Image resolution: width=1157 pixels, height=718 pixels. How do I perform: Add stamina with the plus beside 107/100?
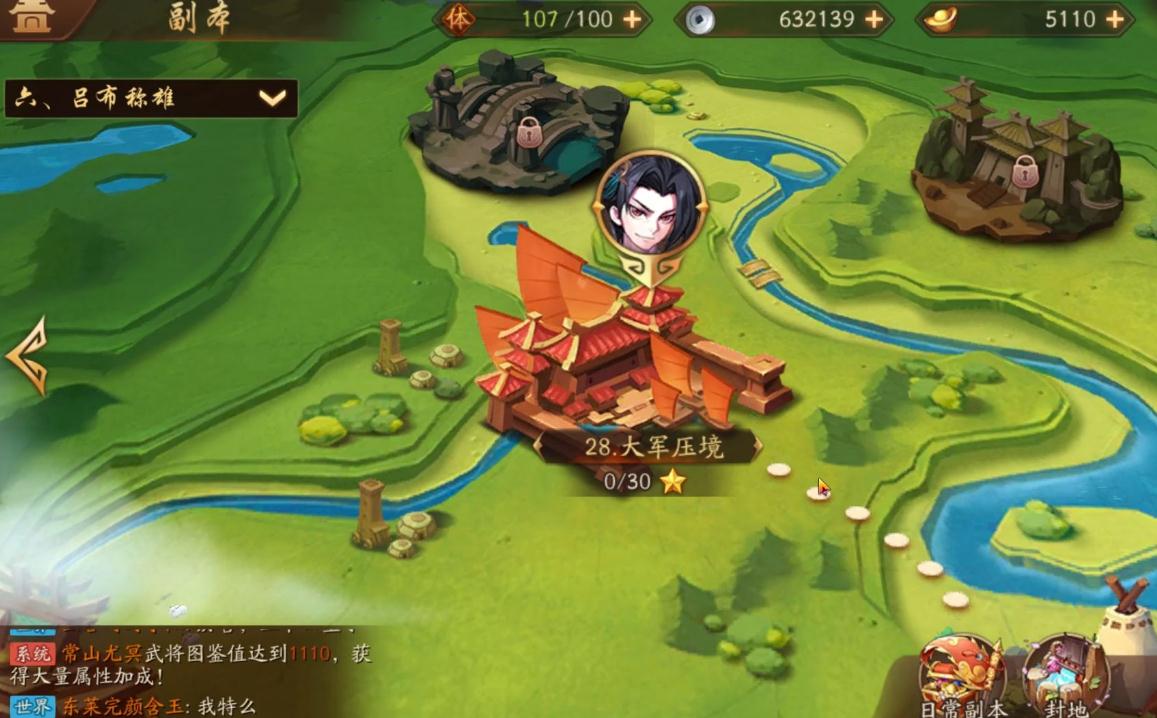632,20
